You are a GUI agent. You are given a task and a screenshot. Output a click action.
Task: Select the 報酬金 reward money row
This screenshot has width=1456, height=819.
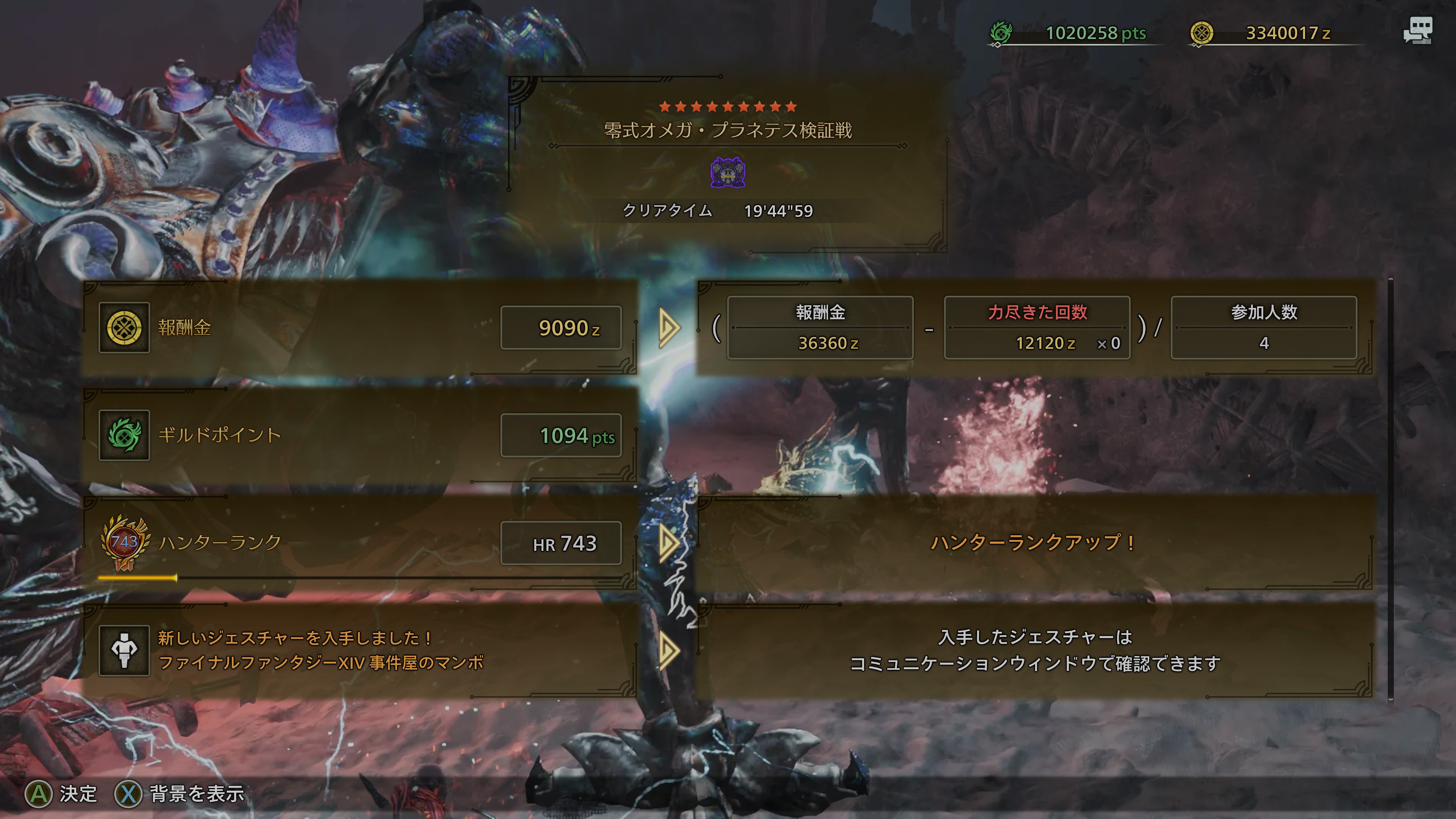point(359,327)
